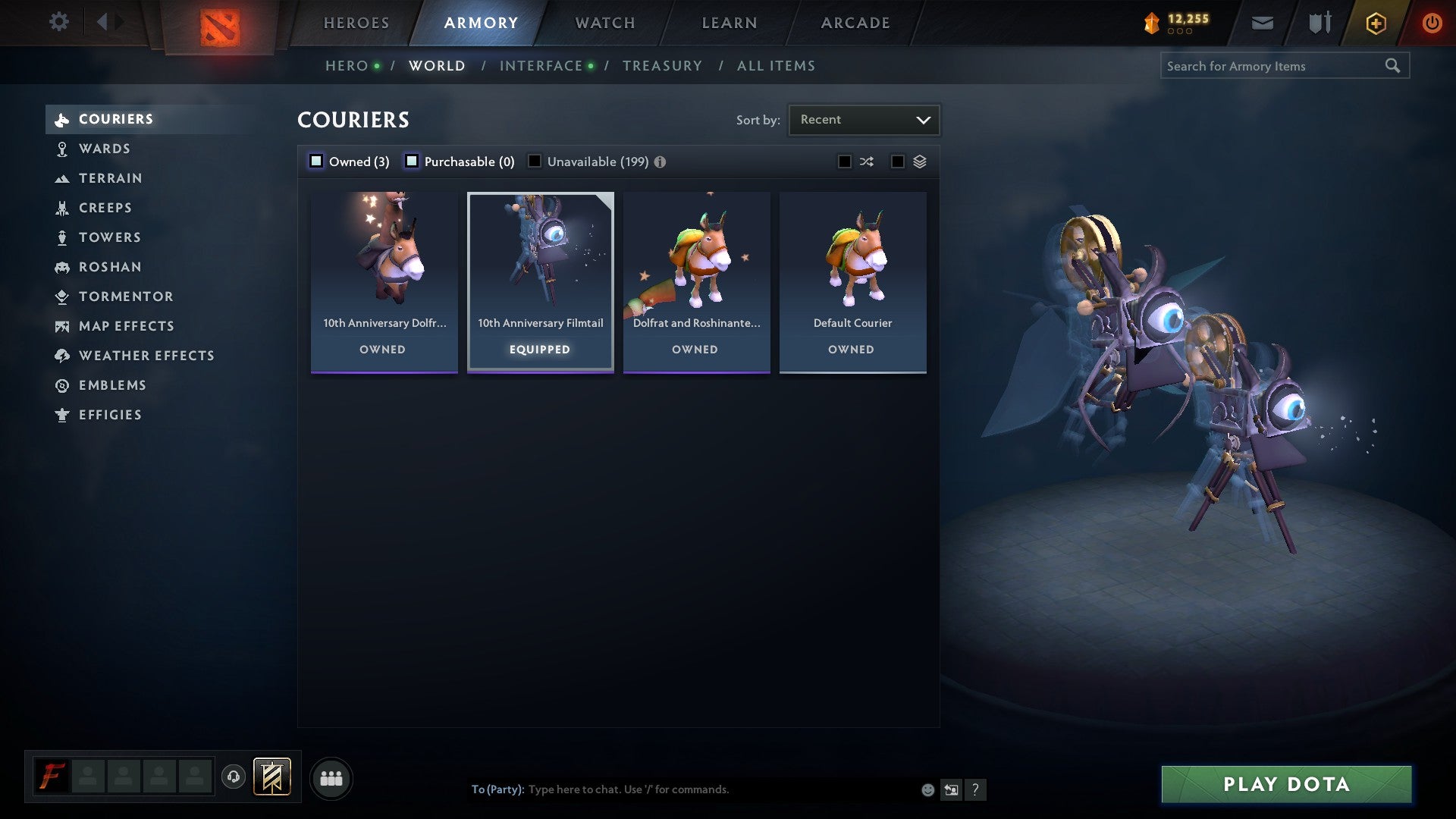Open the Sort by Recent dropdown

[864, 119]
